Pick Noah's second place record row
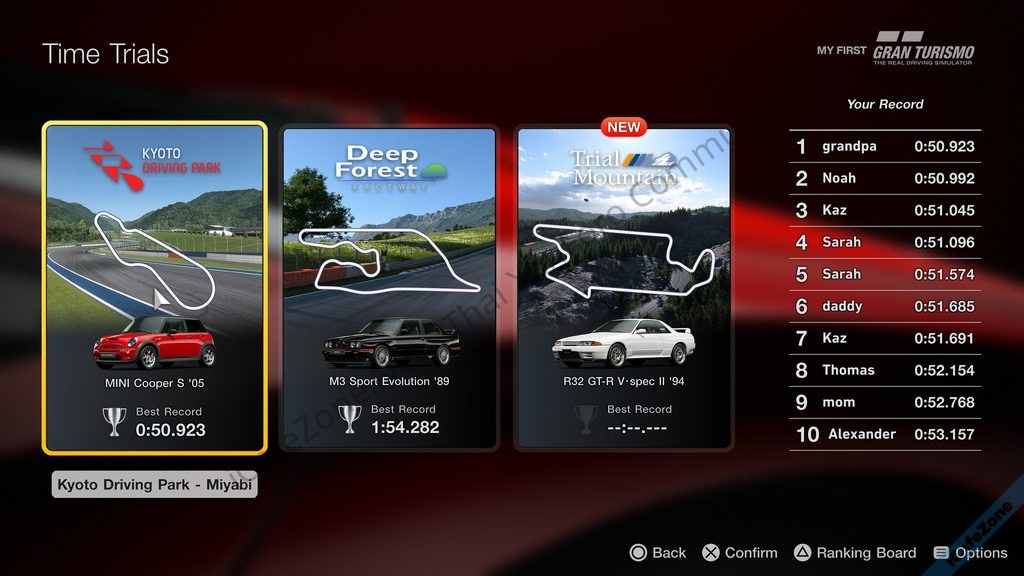This screenshot has height=576, width=1024. [x=885, y=179]
